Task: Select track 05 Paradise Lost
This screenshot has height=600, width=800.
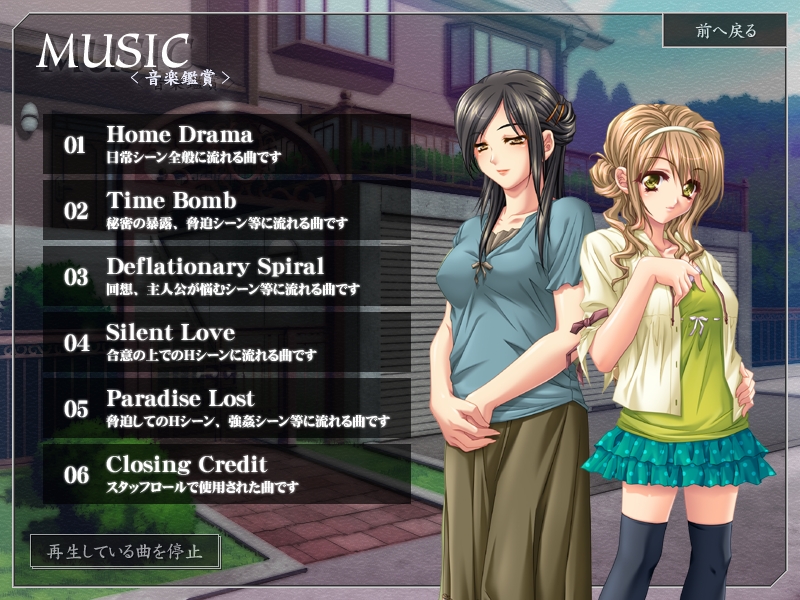Action: (227, 408)
